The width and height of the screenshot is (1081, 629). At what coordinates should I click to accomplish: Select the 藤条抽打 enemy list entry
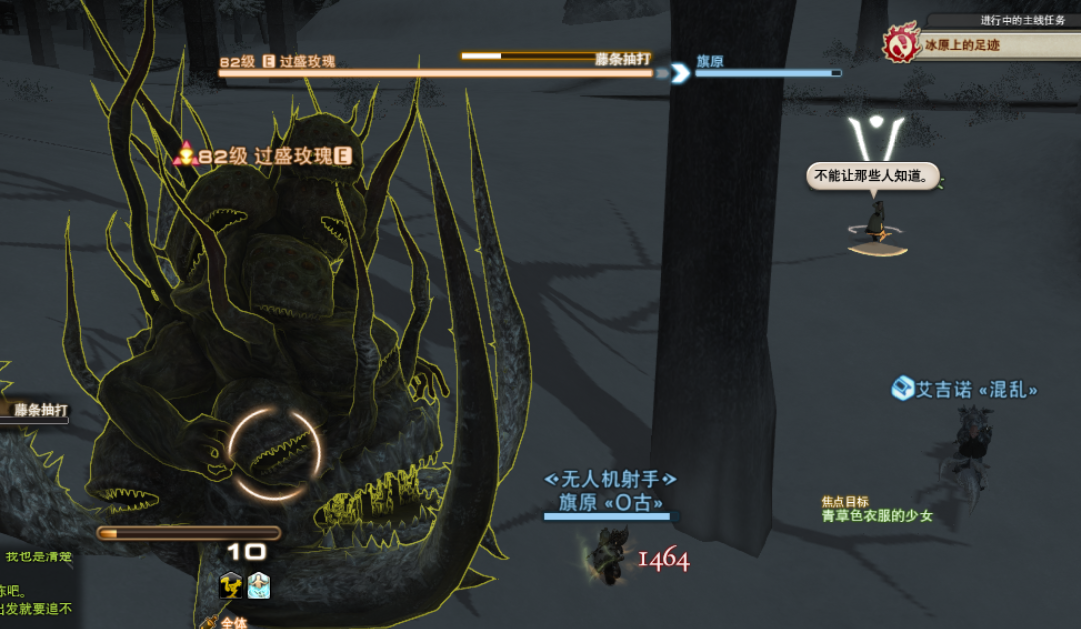click(x=40, y=409)
